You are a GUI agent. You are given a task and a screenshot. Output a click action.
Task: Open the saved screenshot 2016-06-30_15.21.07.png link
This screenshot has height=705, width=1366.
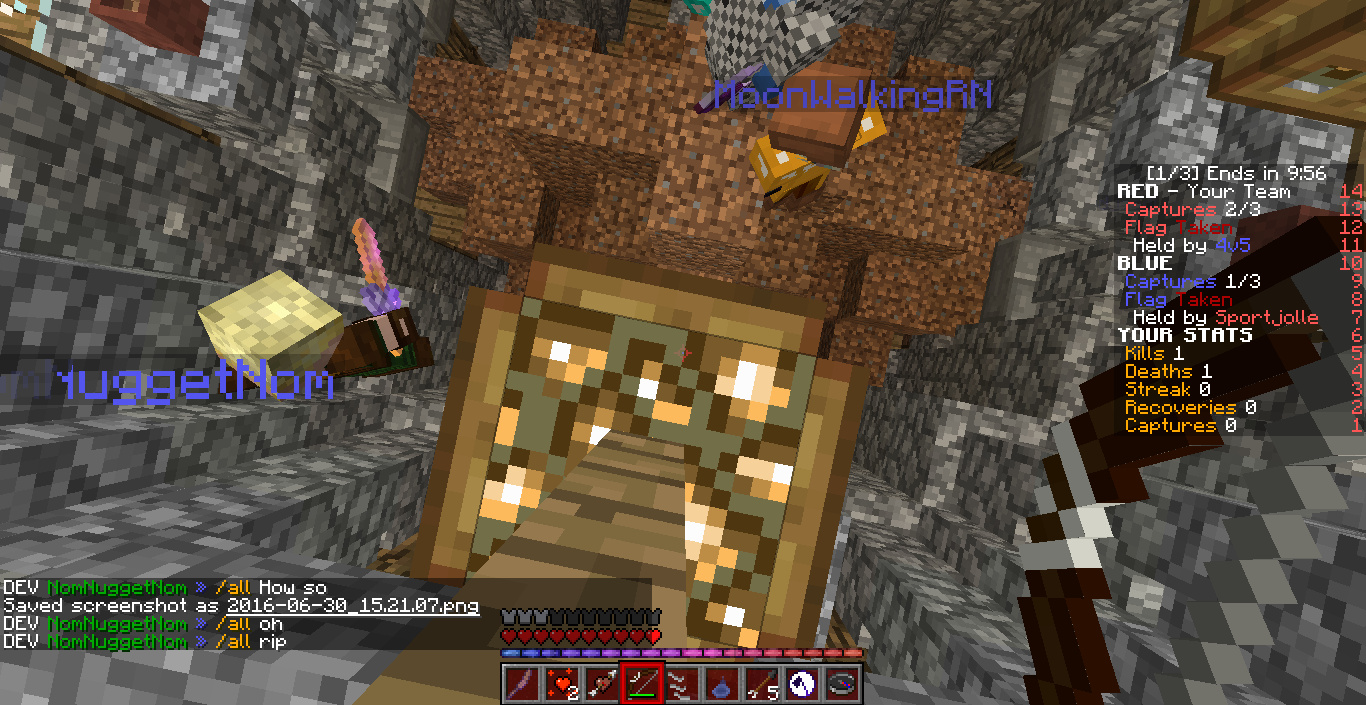(352, 606)
